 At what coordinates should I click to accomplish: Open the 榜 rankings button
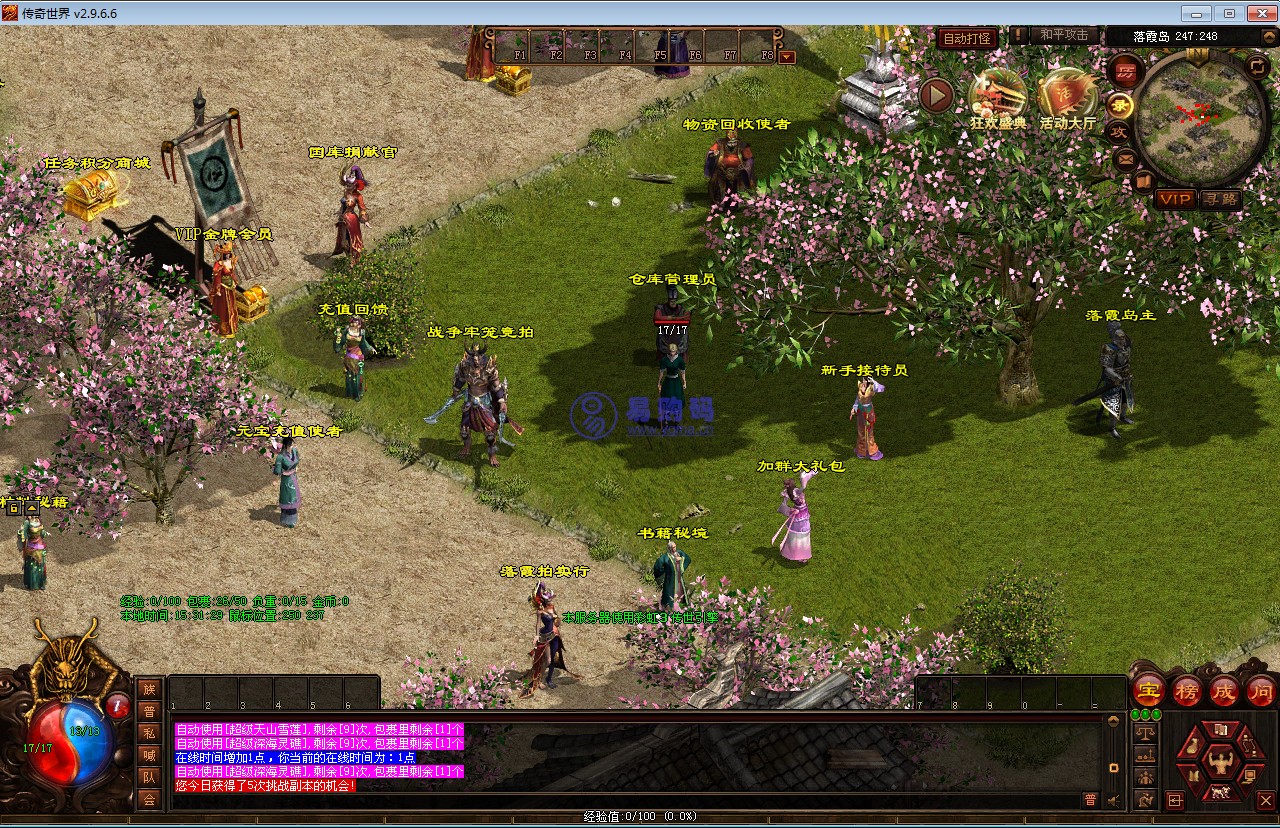pyautogui.click(x=1187, y=690)
